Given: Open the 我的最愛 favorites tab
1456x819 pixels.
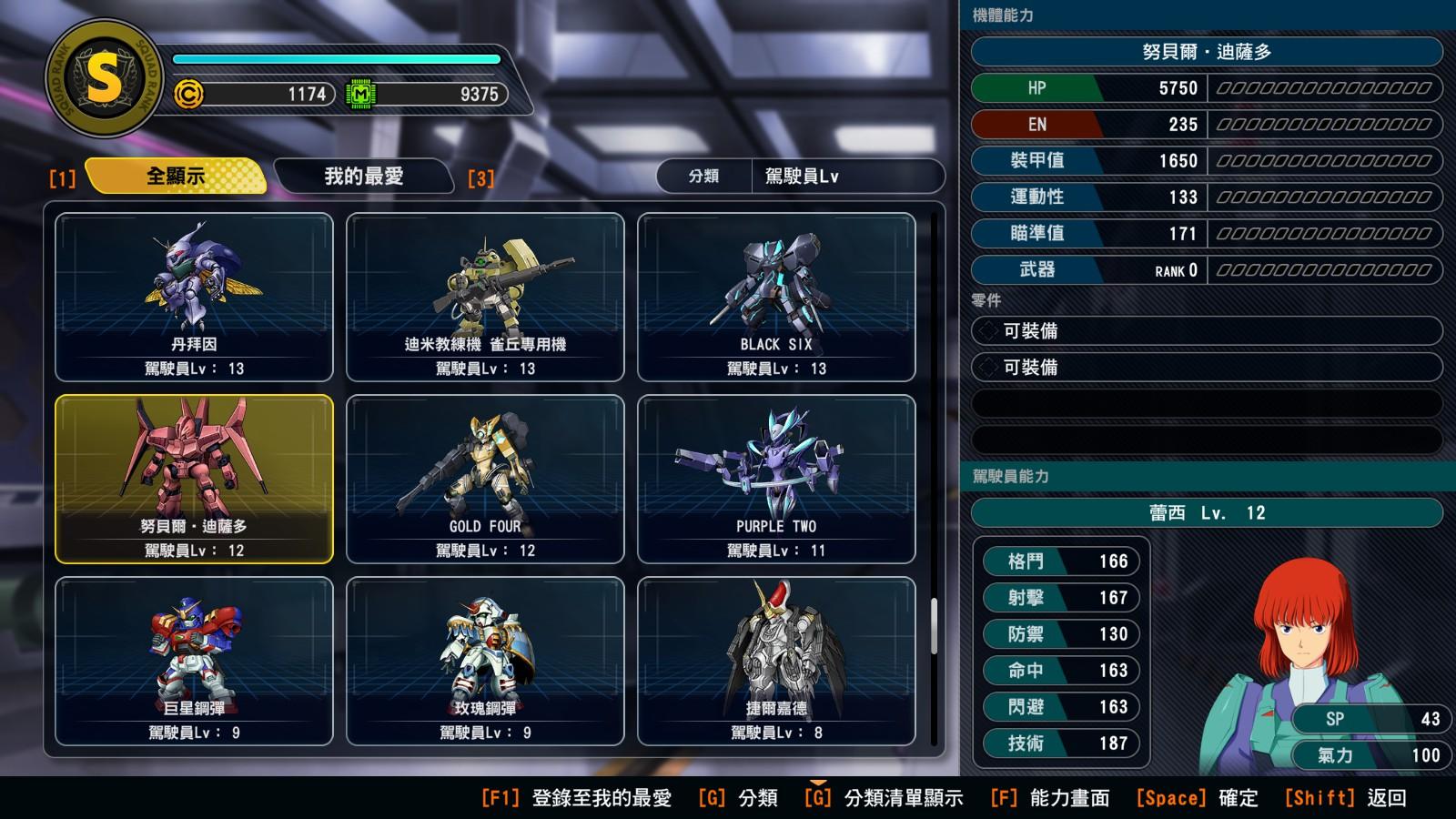Looking at the screenshot, I should coord(363,176).
